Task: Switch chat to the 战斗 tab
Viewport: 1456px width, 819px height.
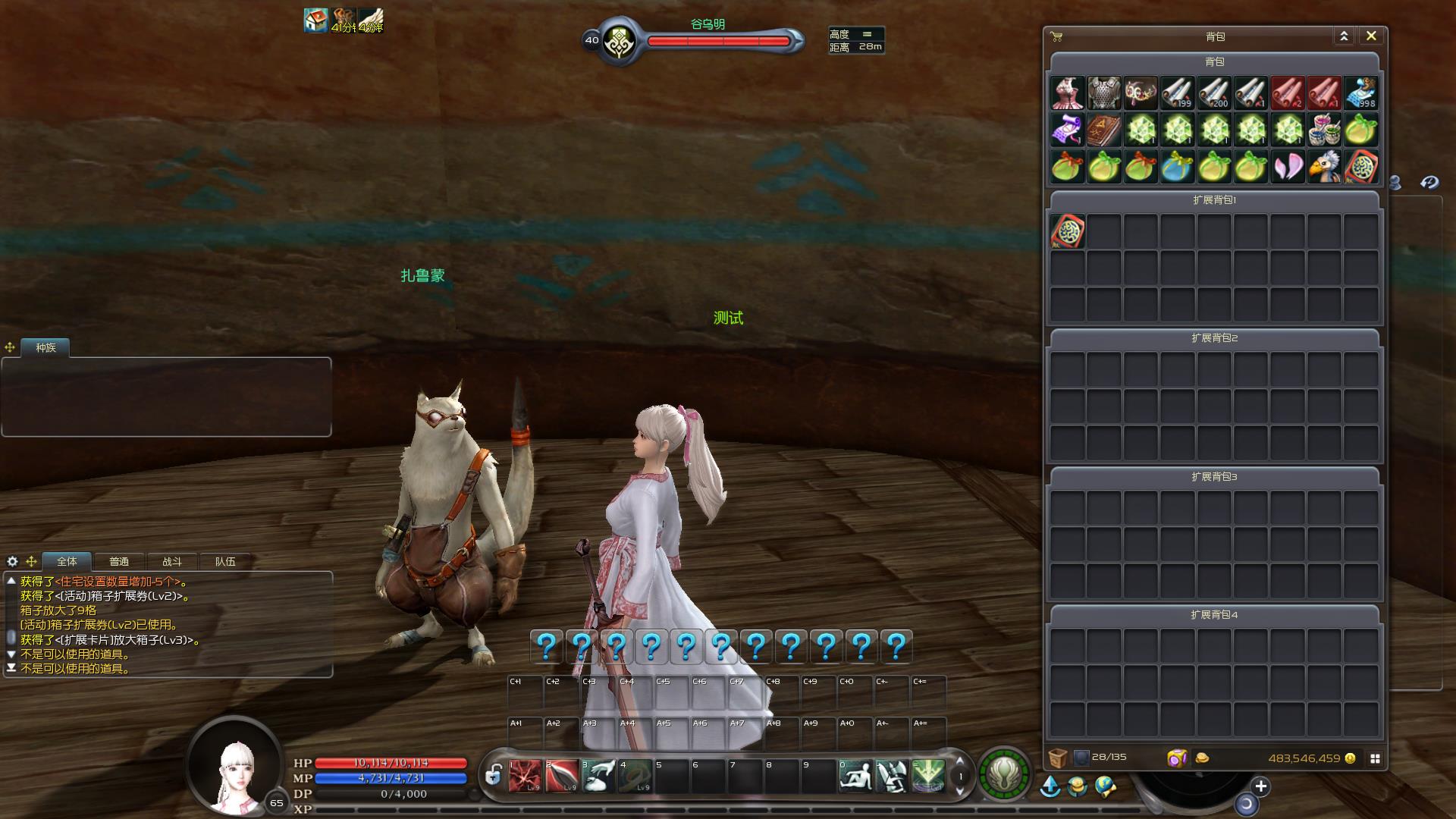Action: [172, 561]
